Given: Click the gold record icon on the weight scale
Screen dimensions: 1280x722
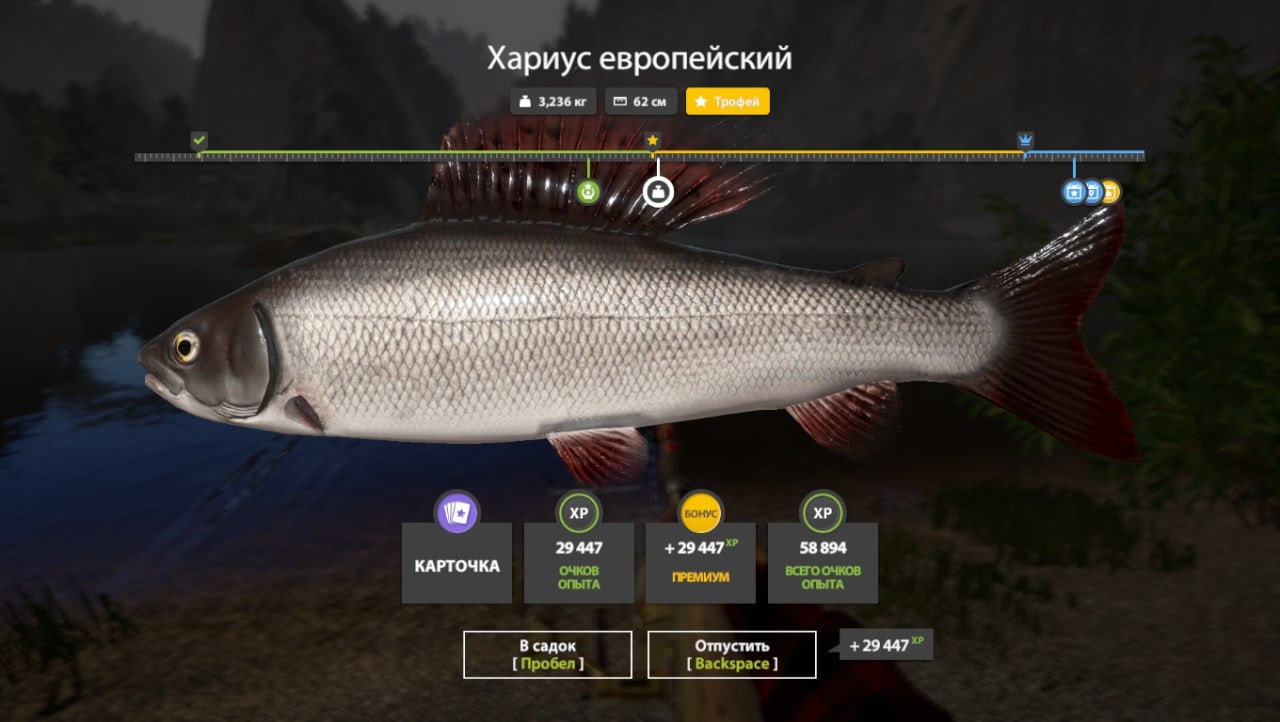Looking at the screenshot, I should coord(1110,191).
